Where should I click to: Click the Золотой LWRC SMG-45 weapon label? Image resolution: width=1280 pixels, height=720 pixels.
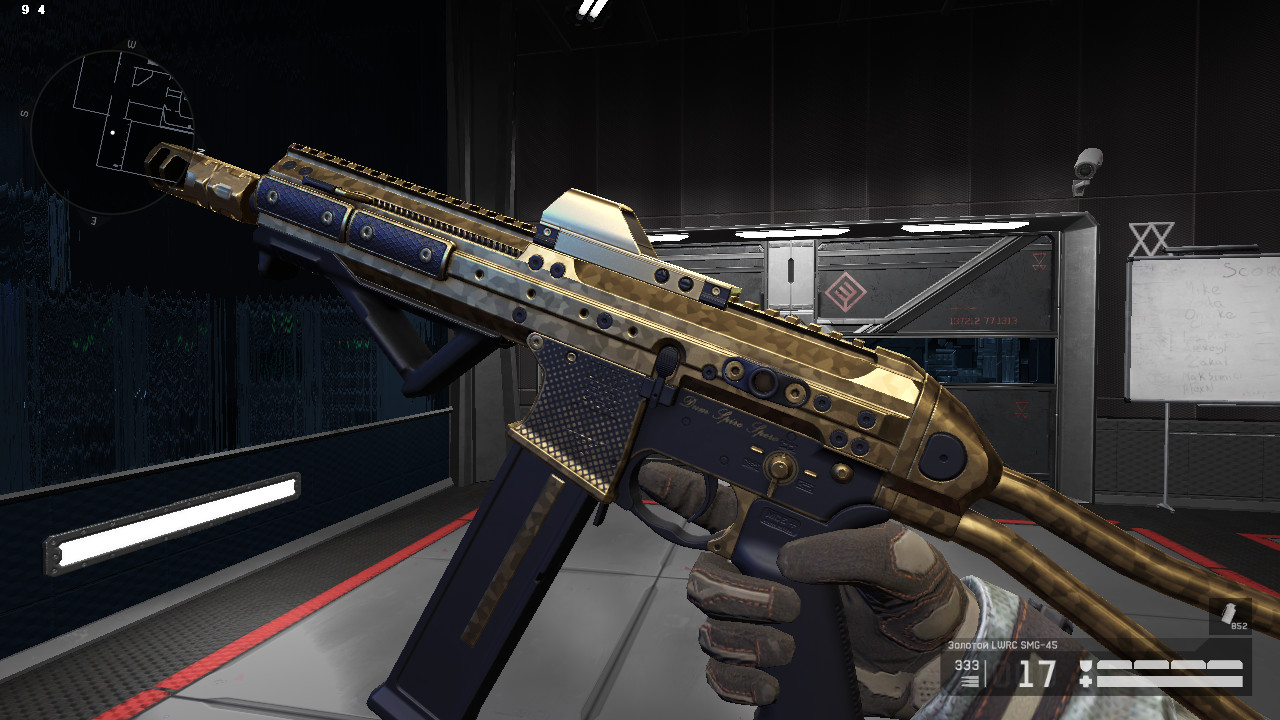[x=1002, y=645]
